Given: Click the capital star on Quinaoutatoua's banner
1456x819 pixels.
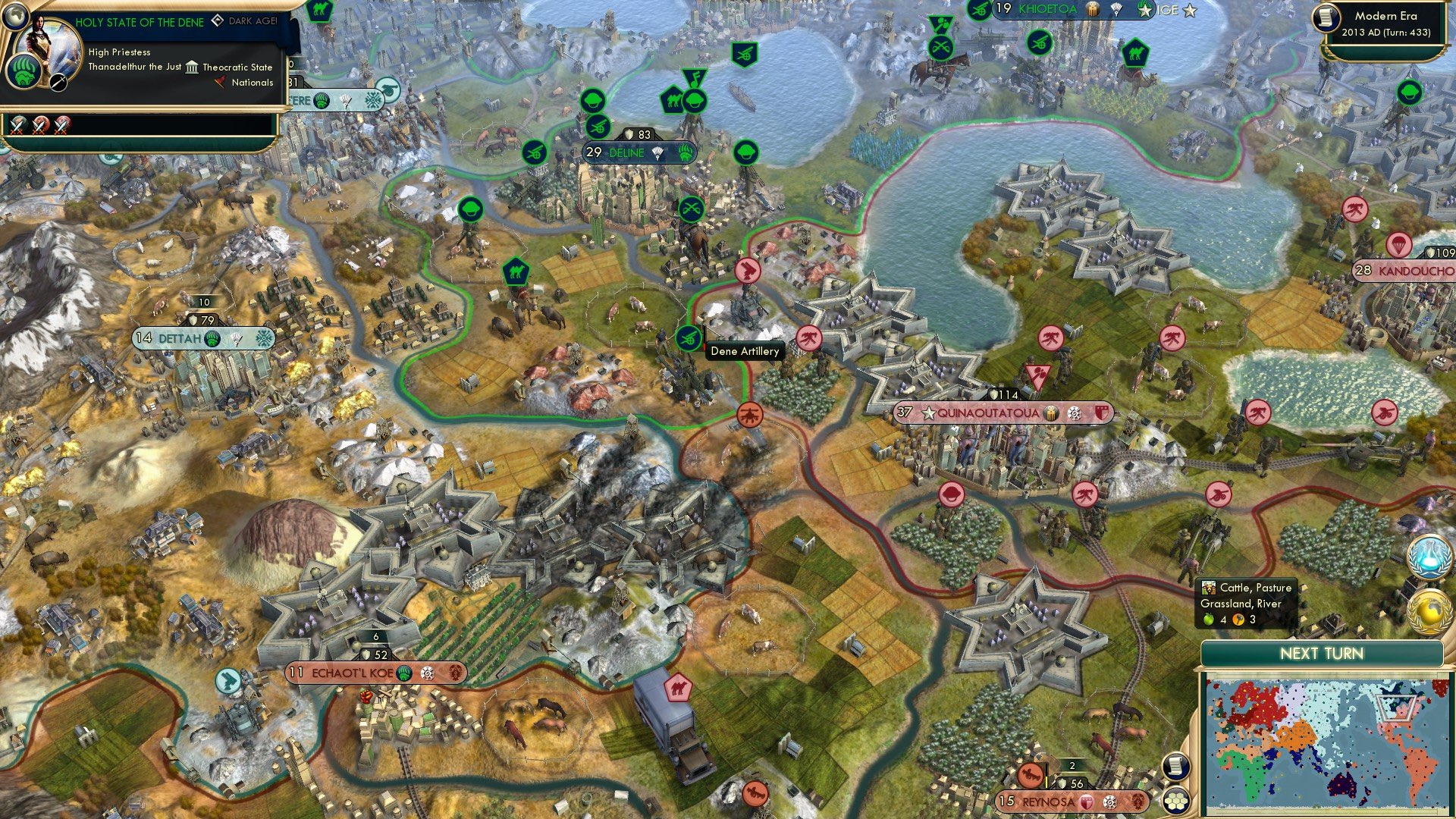Looking at the screenshot, I should point(929,412).
